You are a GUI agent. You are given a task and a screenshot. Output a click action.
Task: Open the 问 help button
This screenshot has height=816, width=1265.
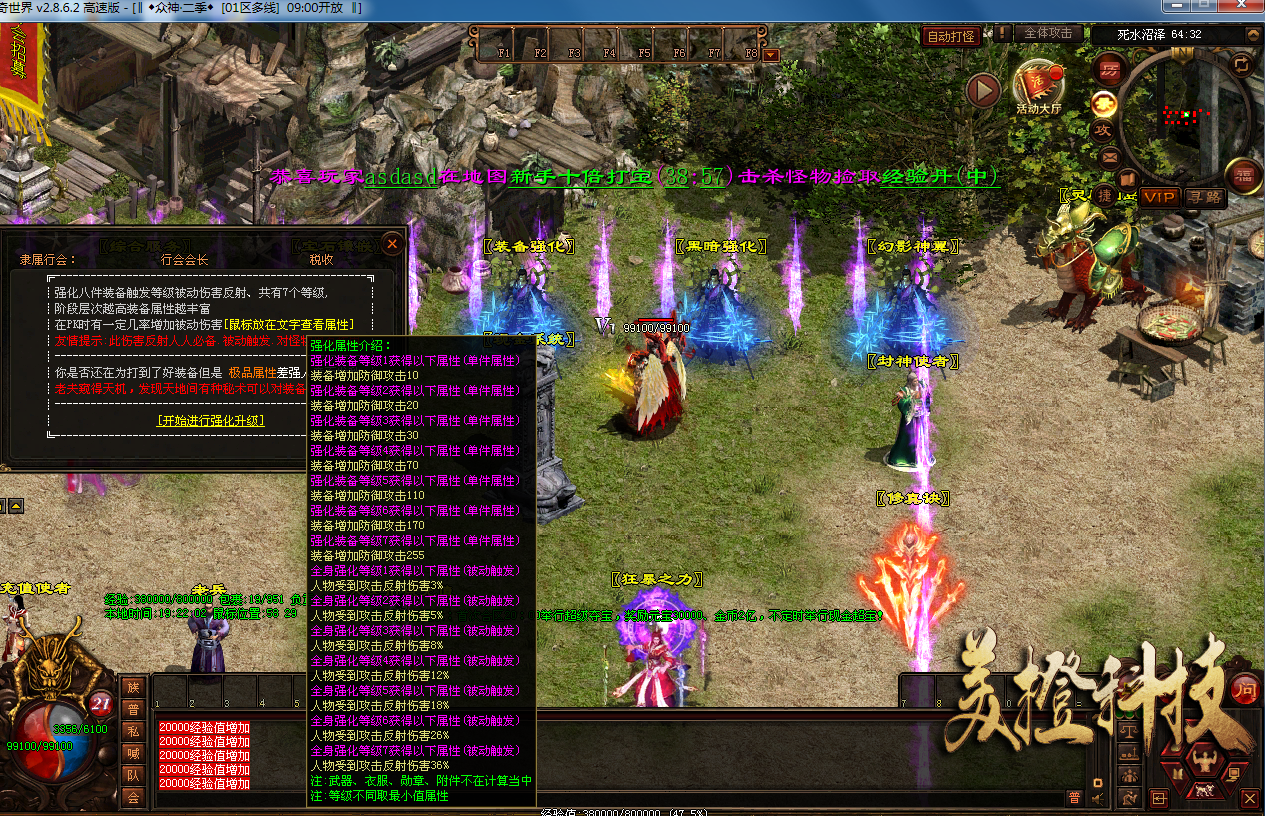tap(1243, 688)
